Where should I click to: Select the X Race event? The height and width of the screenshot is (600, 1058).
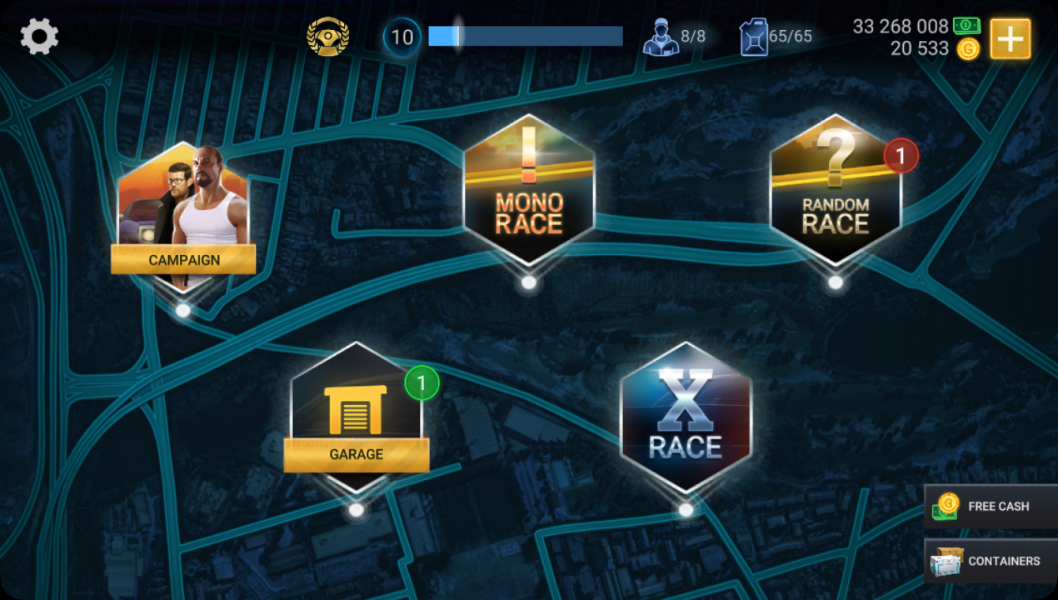(685, 418)
